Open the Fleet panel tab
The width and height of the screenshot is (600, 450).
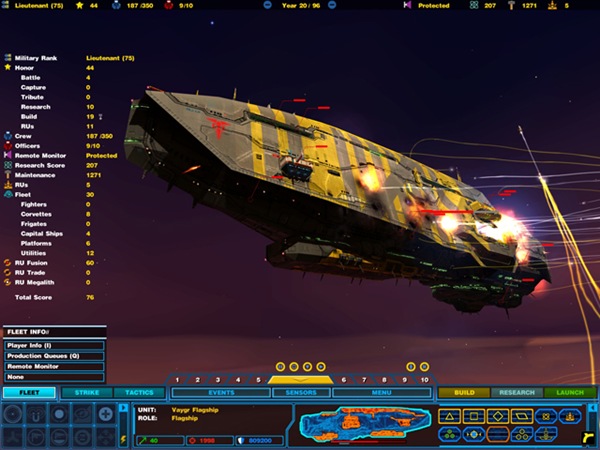click(x=29, y=393)
